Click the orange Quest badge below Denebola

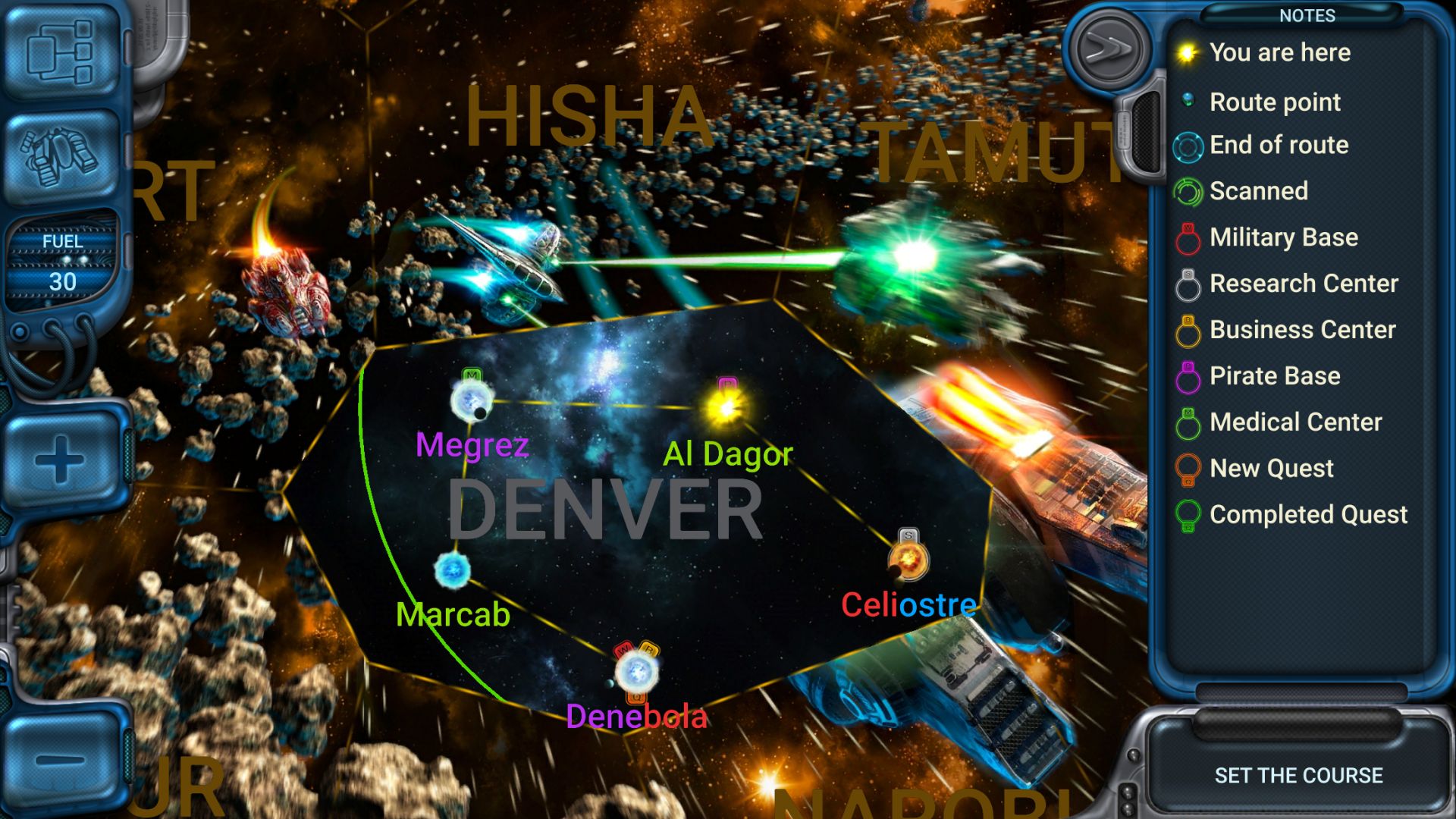(635, 697)
